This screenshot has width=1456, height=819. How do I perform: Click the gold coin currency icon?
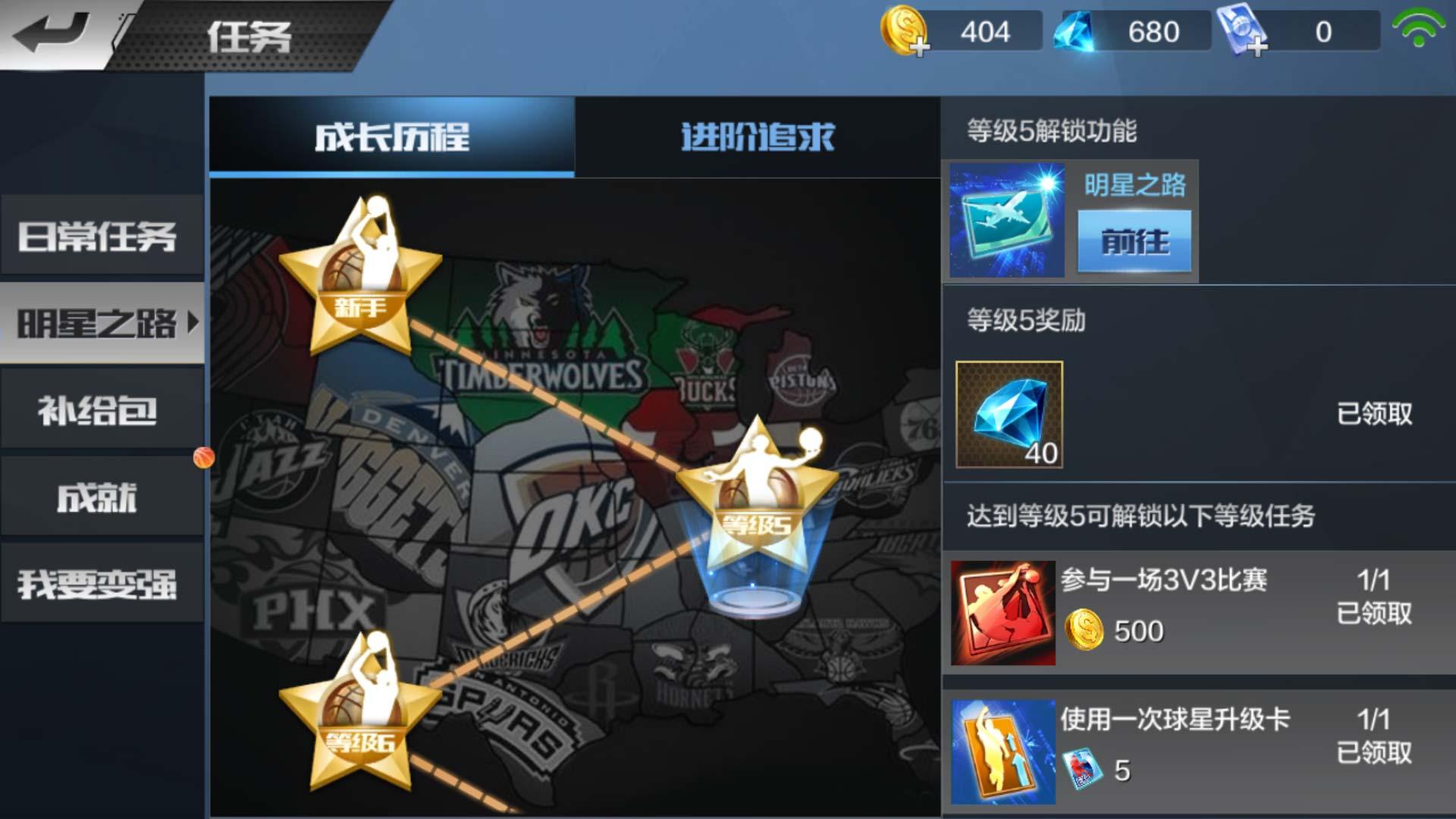click(x=902, y=32)
